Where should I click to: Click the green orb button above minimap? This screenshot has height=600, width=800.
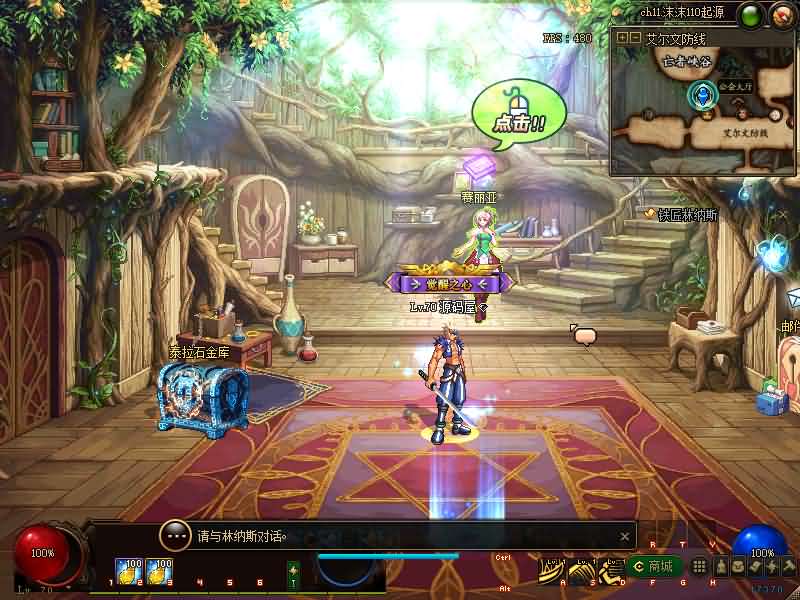click(750, 15)
